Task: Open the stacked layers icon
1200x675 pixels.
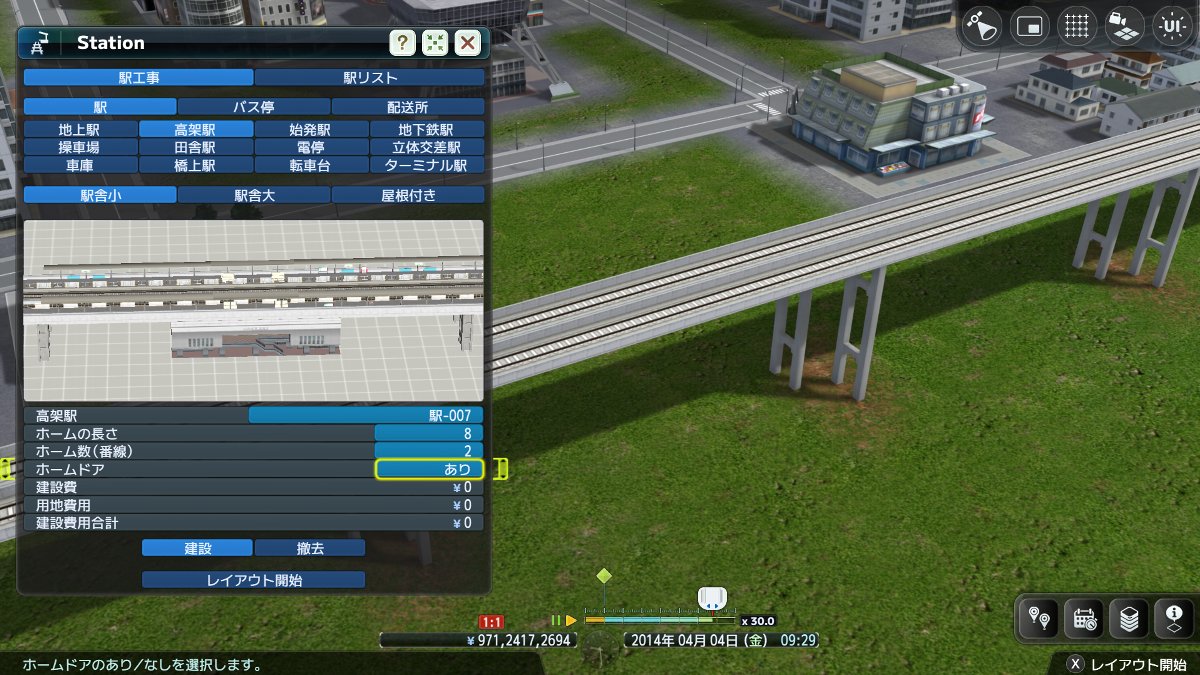Action: tap(1129, 620)
